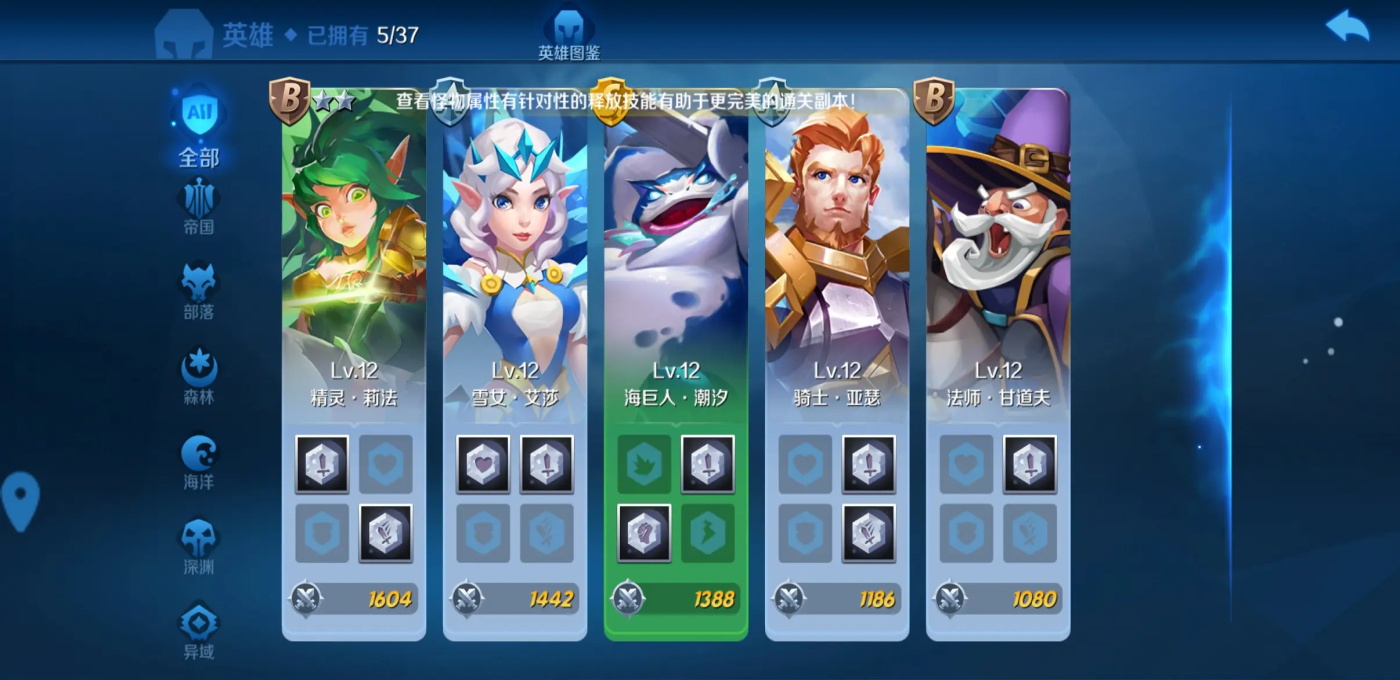Switch to the 部落 faction tab
Viewport: 1400px width, 680px height.
(199, 292)
